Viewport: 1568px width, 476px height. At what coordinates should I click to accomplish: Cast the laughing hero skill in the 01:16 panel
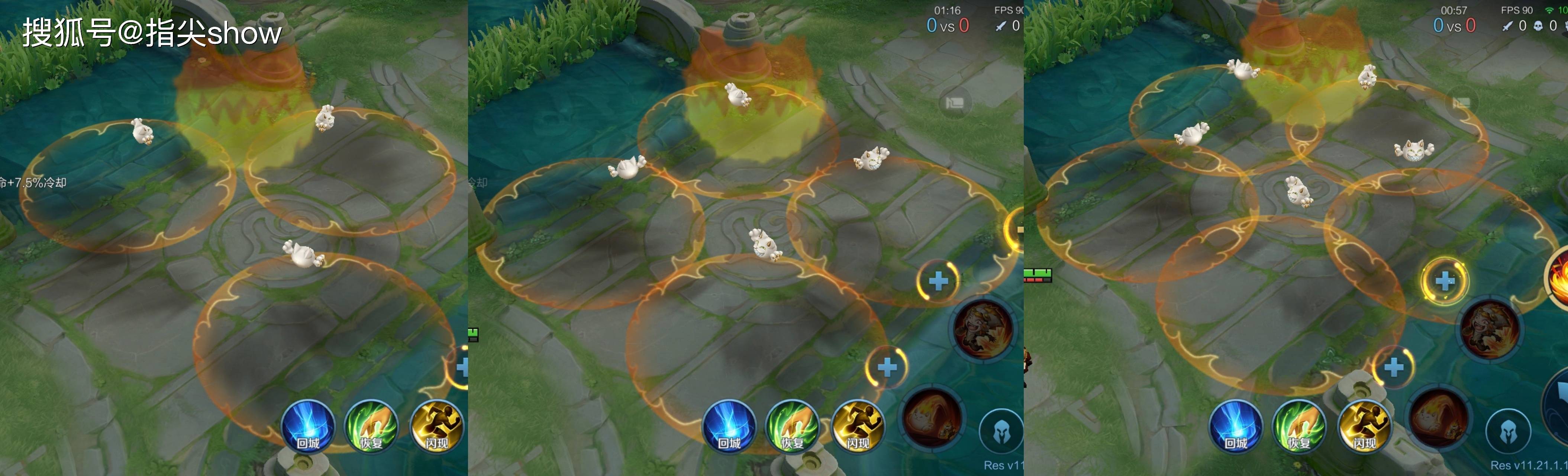pyautogui.click(x=983, y=329)
